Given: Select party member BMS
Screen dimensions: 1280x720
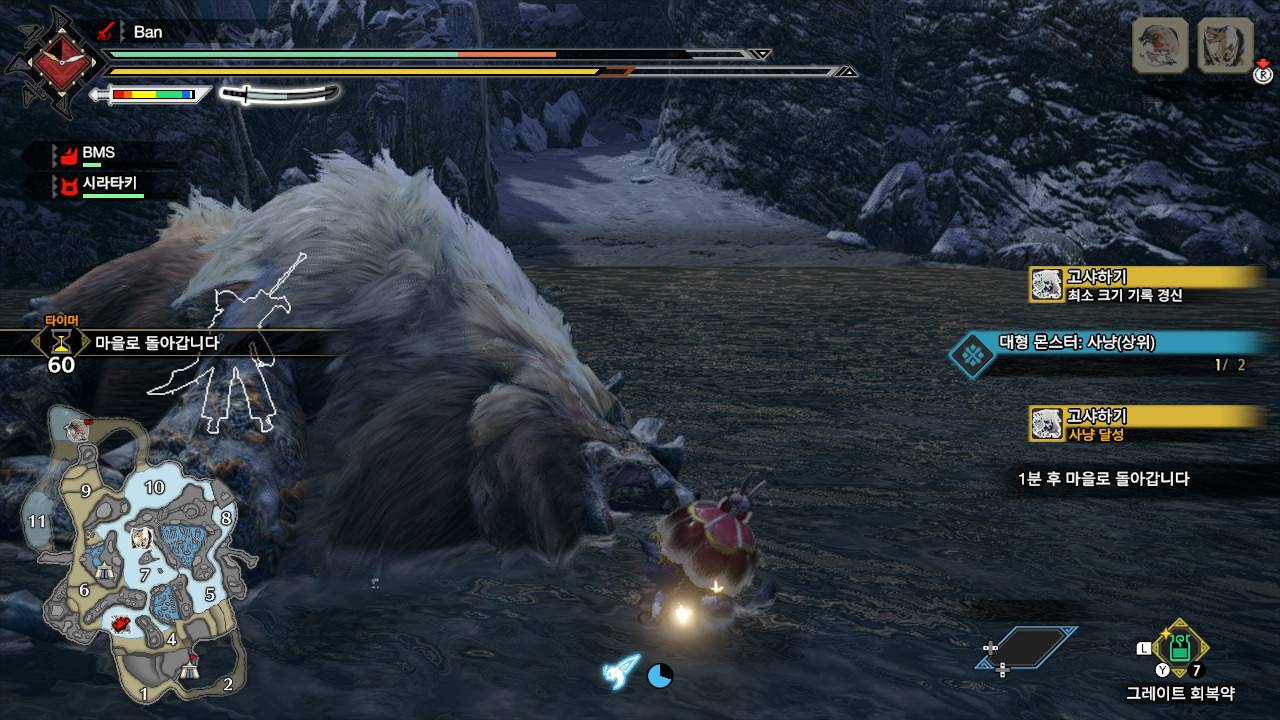Looking at the screenshot, I should pos(98,153).
